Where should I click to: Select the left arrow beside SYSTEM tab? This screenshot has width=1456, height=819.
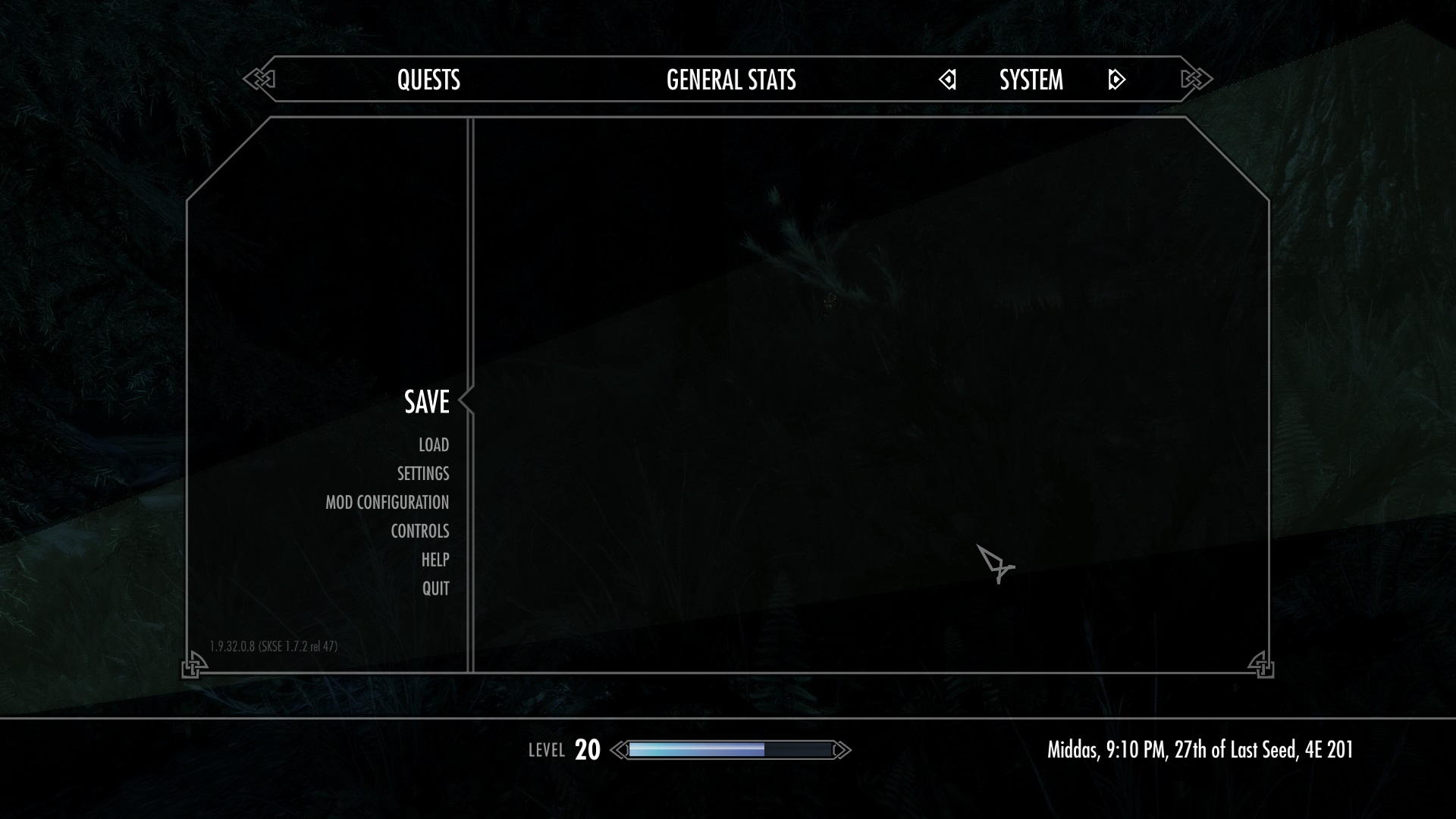pyautogui.click(x=948, y=80)
